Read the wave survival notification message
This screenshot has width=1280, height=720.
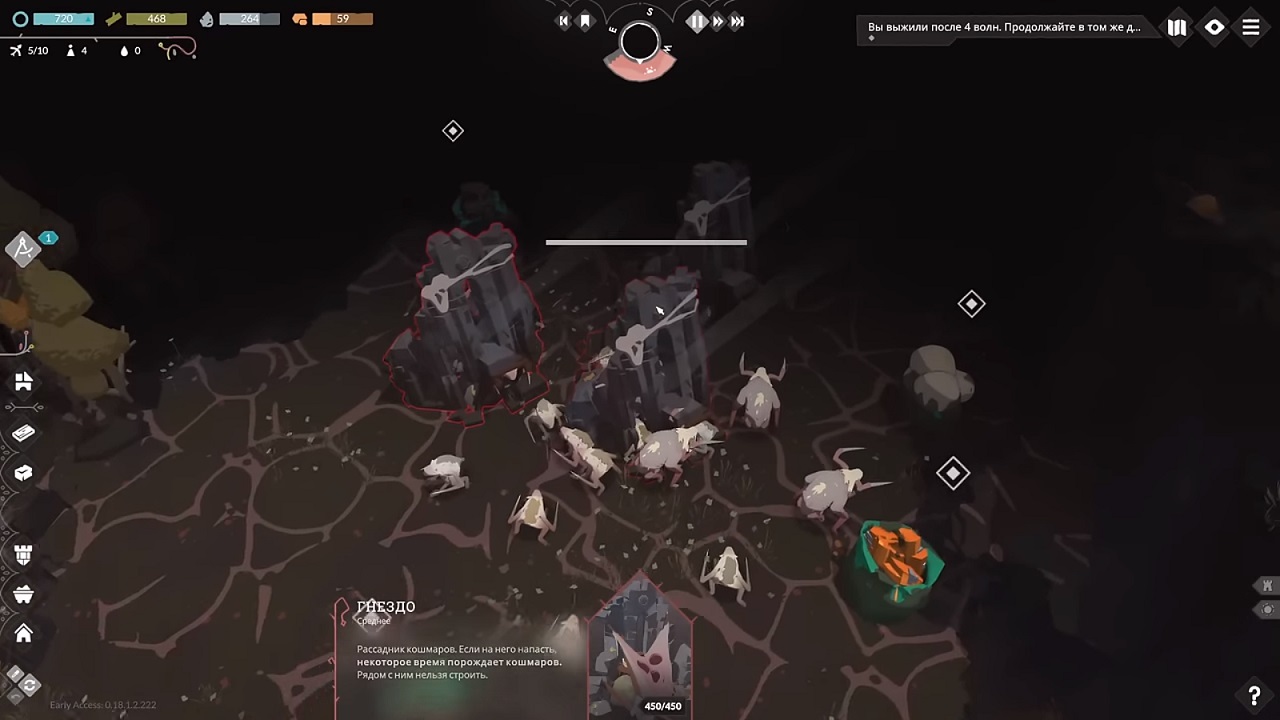[1005, 28]
